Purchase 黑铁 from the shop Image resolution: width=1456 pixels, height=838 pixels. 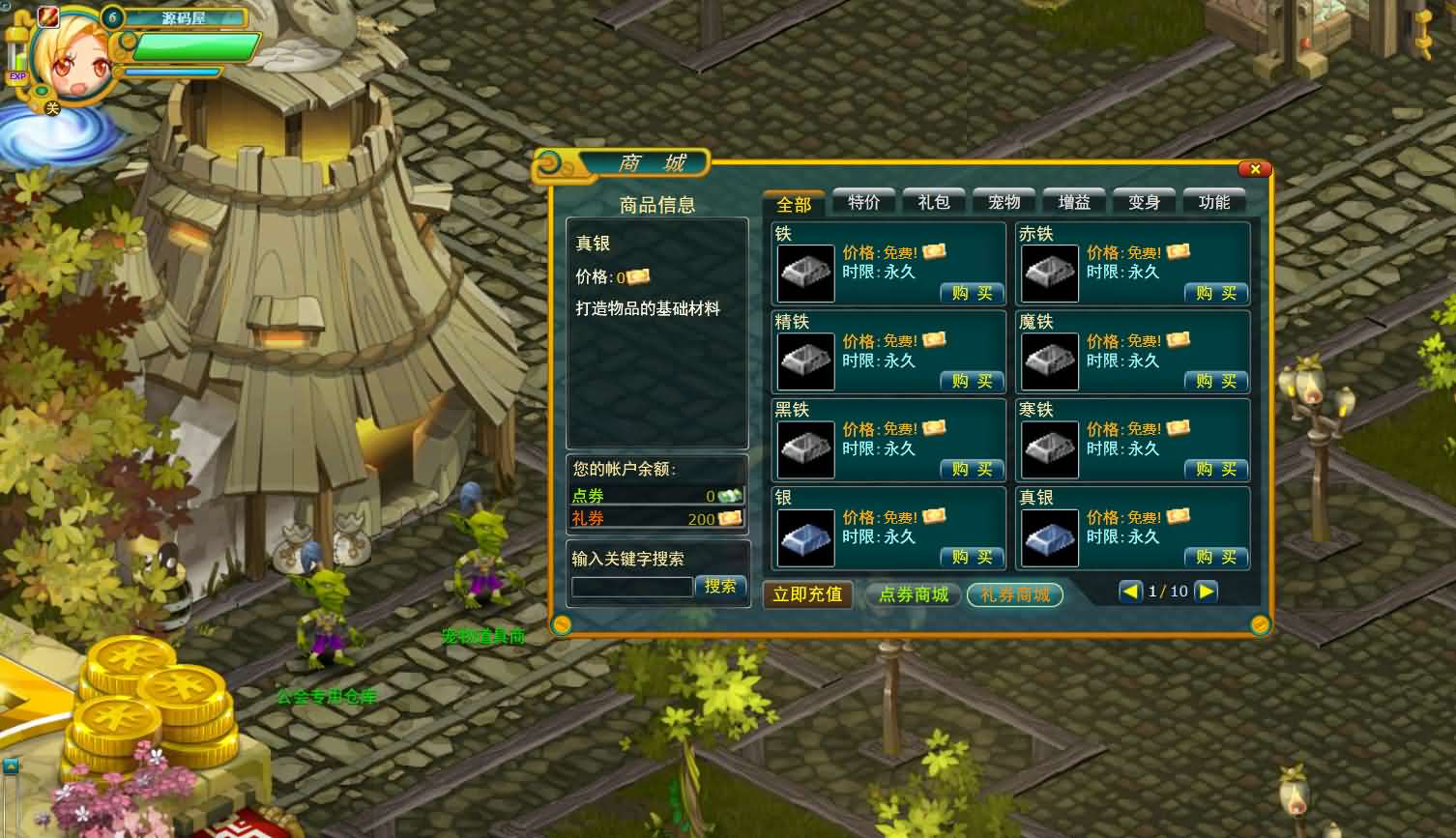[x=972, y=469]
